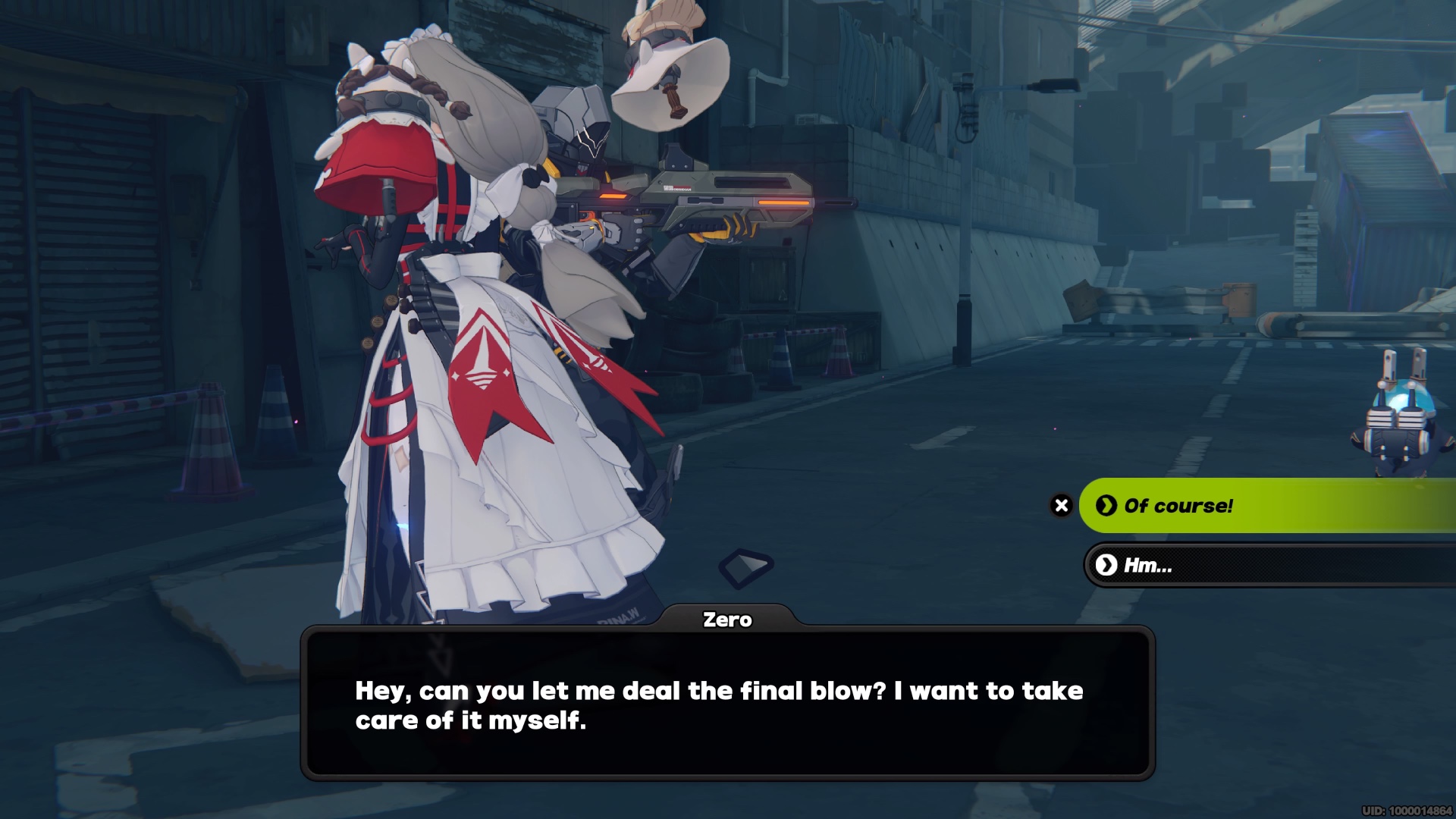
Task: Advance Zero's dialogue text box
Action: pyautogui.click(x=727, y=704)
